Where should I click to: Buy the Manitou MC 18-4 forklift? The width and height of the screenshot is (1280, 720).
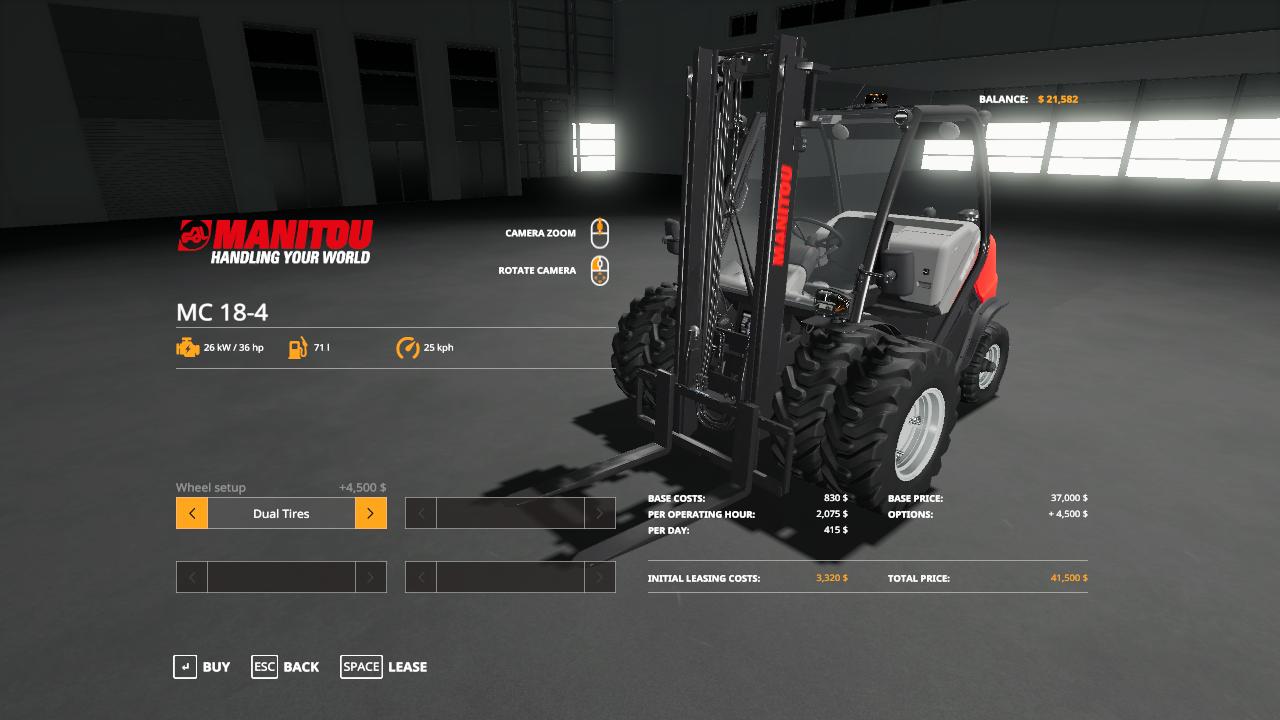tap(202, 667)
